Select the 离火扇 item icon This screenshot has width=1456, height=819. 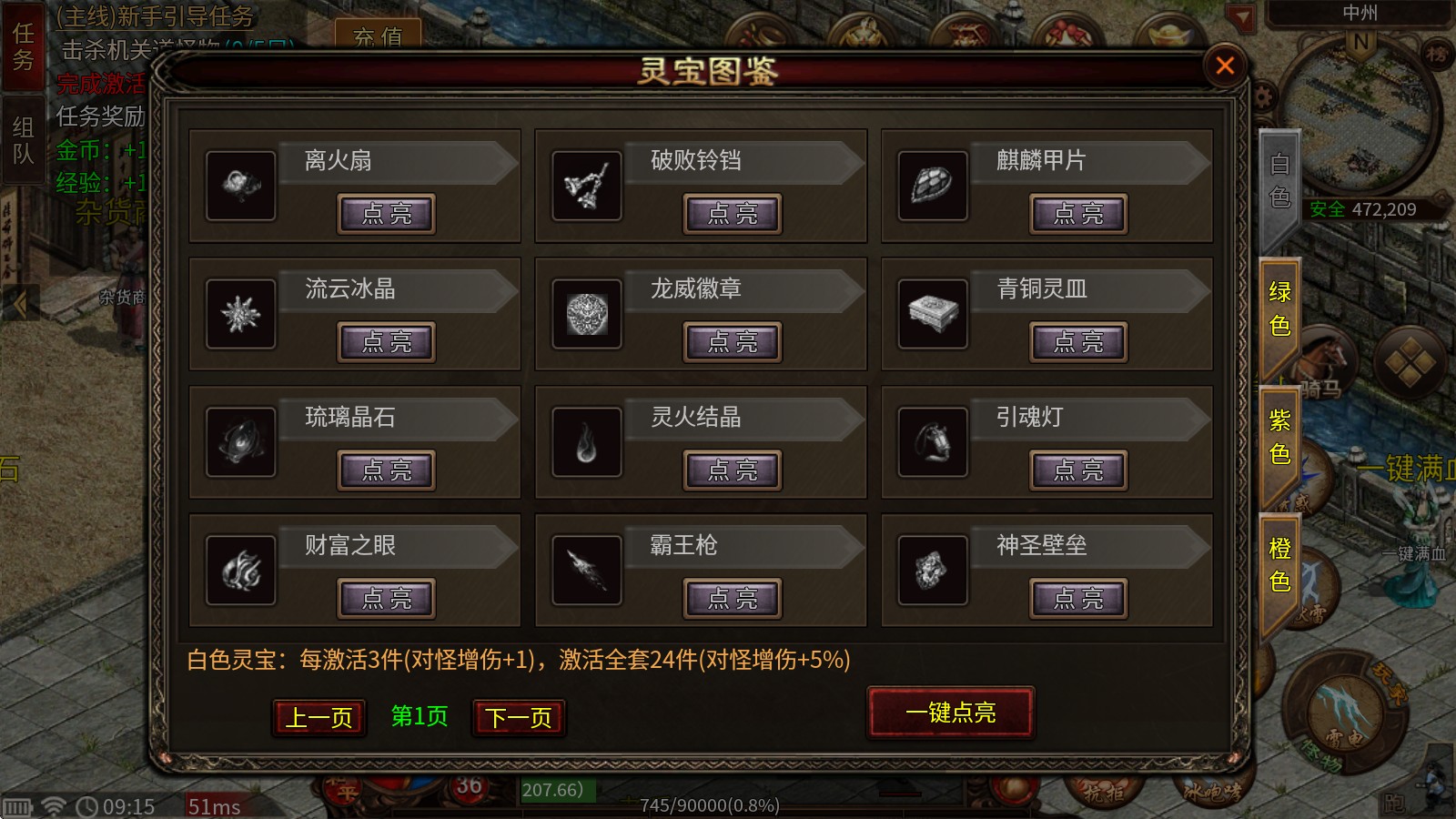(x=241, y=187)
